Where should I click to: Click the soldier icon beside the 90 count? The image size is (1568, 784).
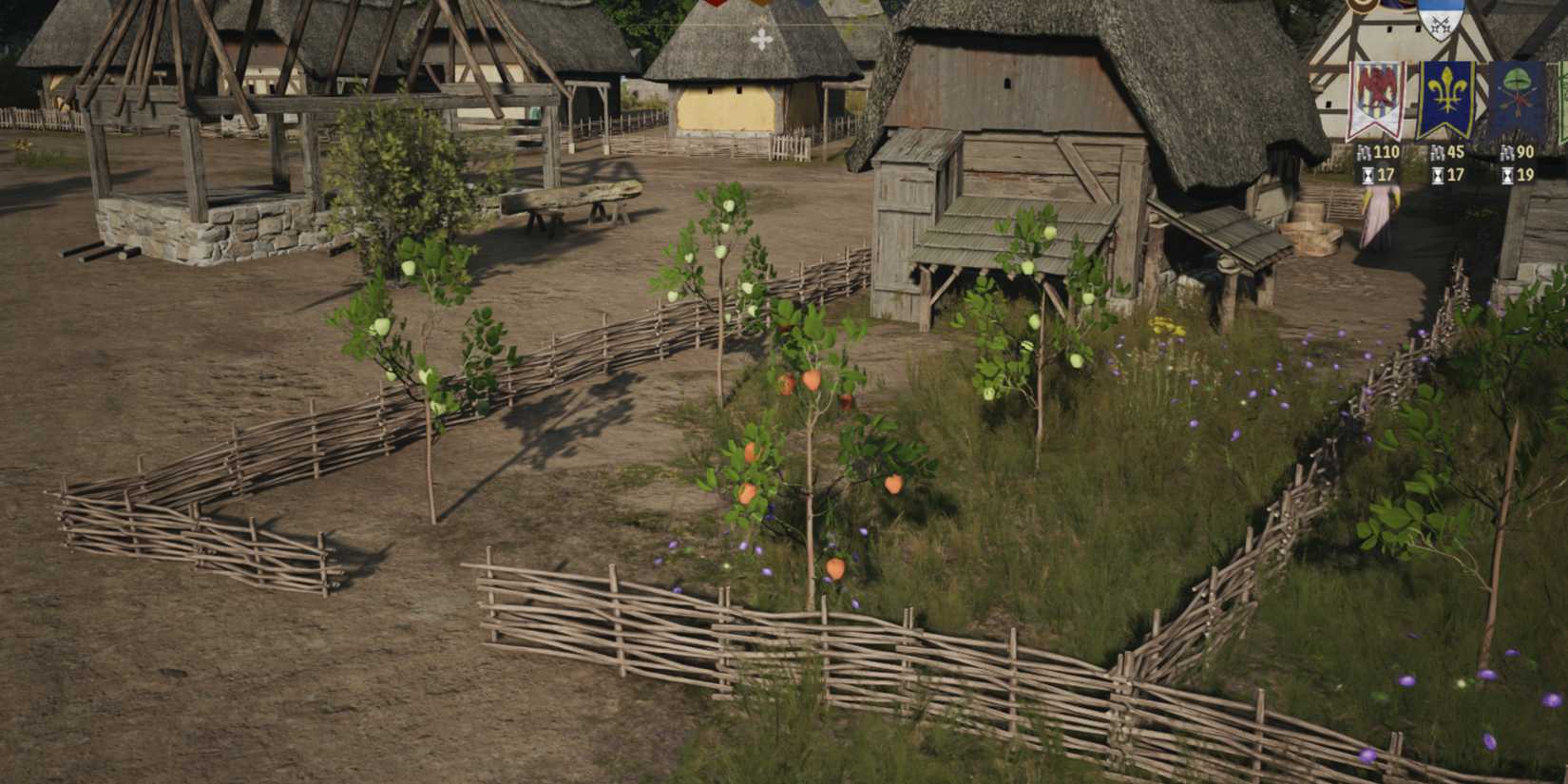coord(1506,152)
